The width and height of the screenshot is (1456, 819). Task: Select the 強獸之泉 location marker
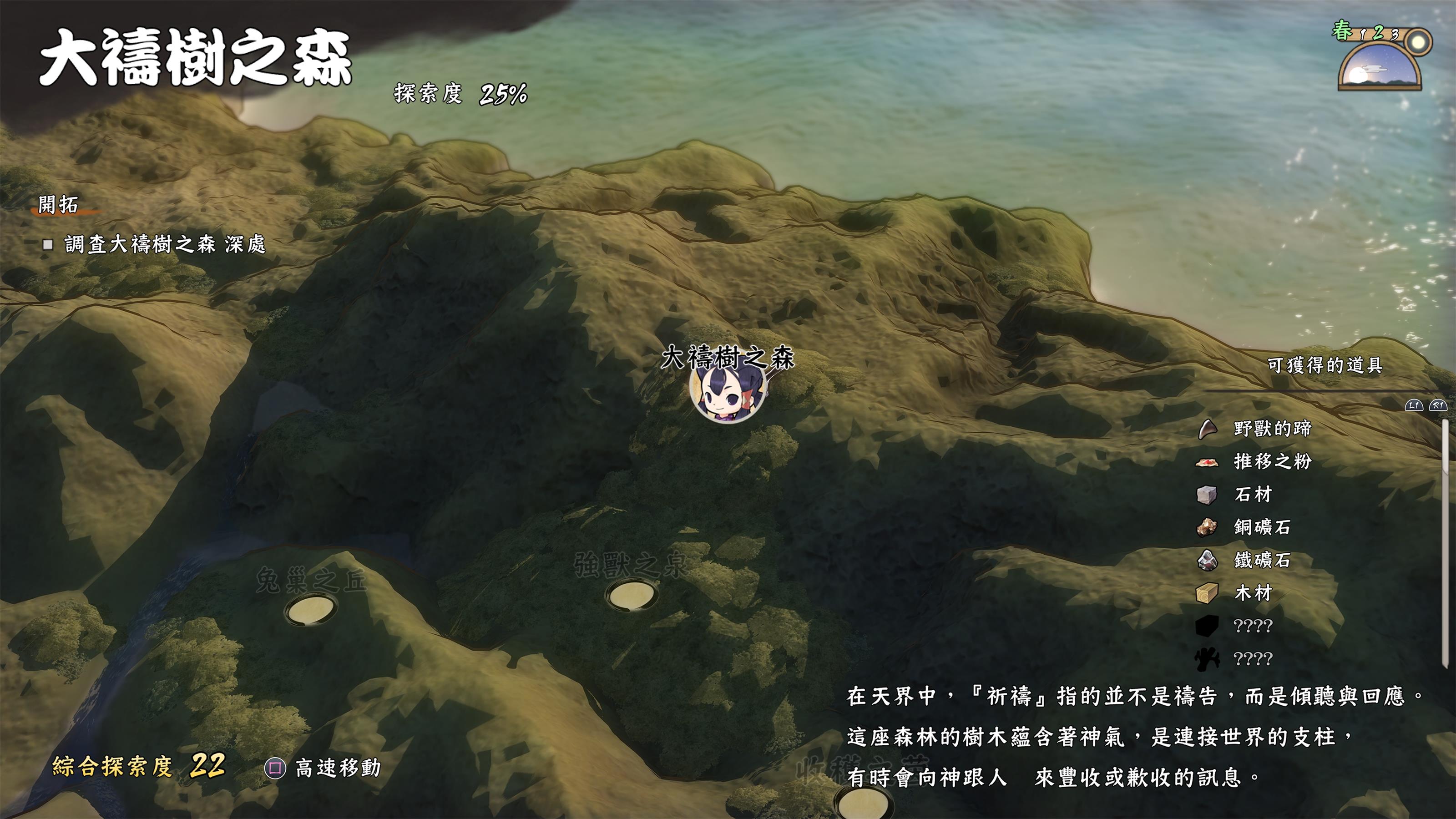(x=631, y=595)
